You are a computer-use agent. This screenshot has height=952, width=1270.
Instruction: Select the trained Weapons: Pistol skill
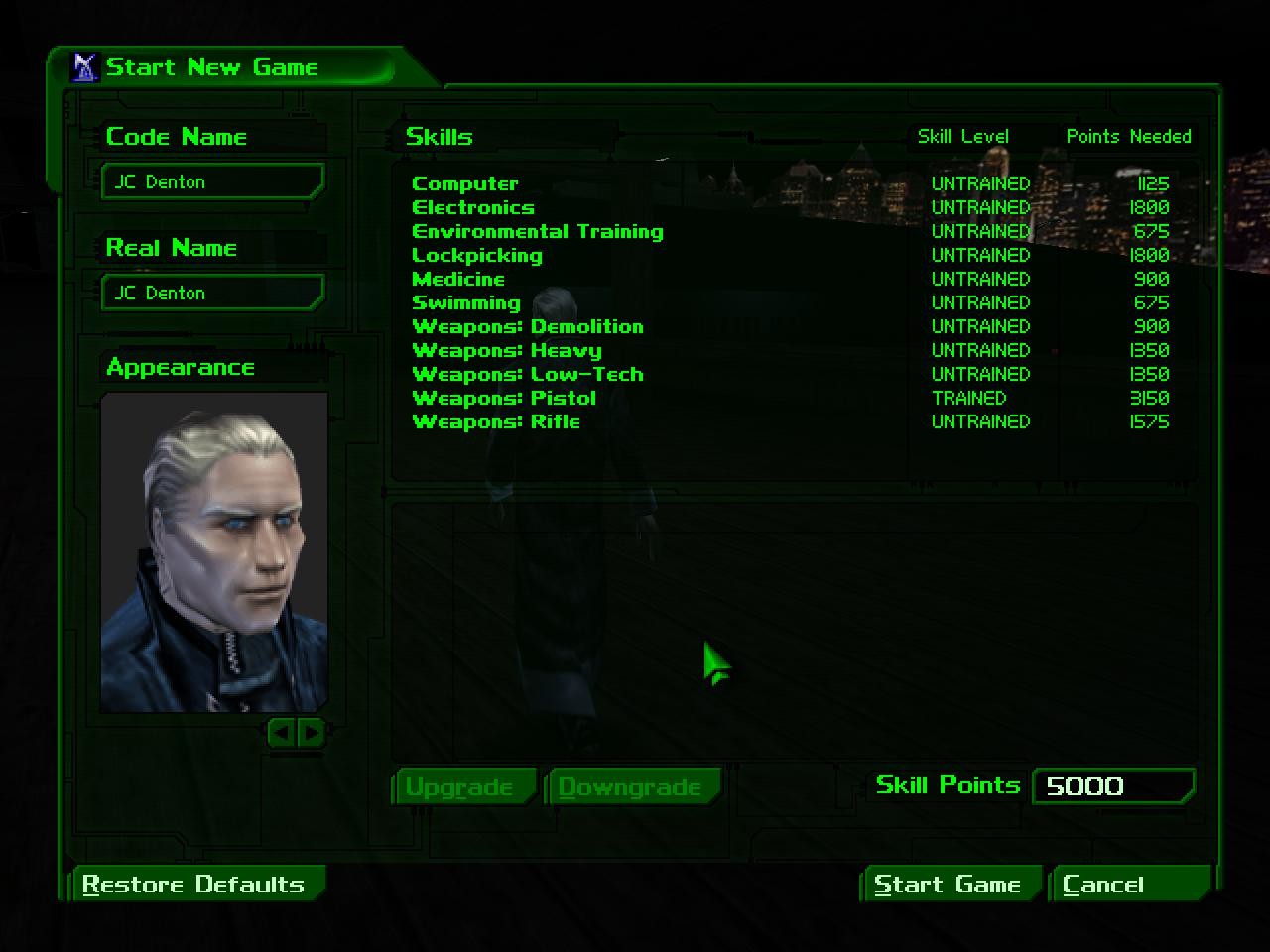[504, 398]
